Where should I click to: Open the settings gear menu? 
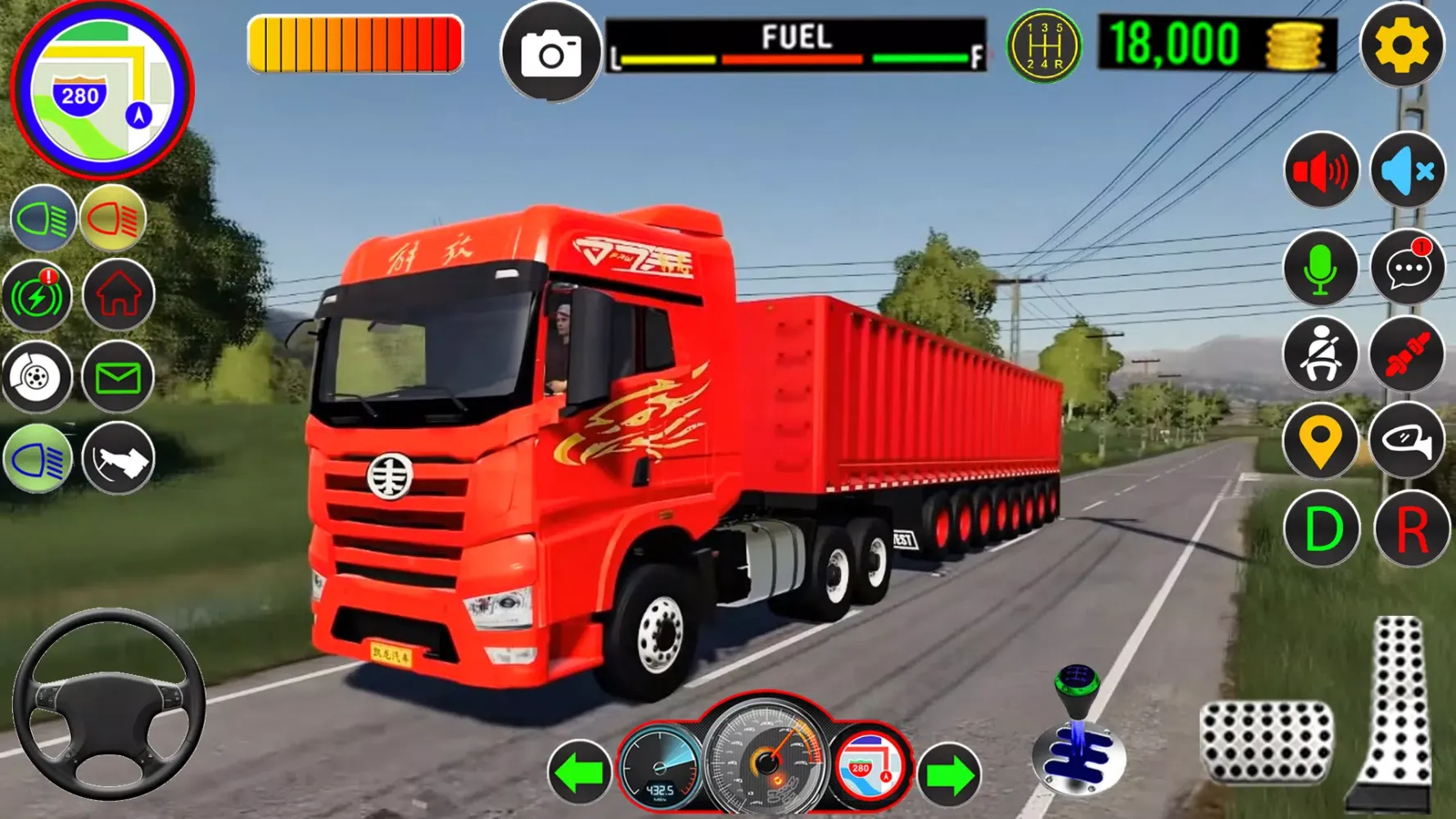click(1401, 46)
